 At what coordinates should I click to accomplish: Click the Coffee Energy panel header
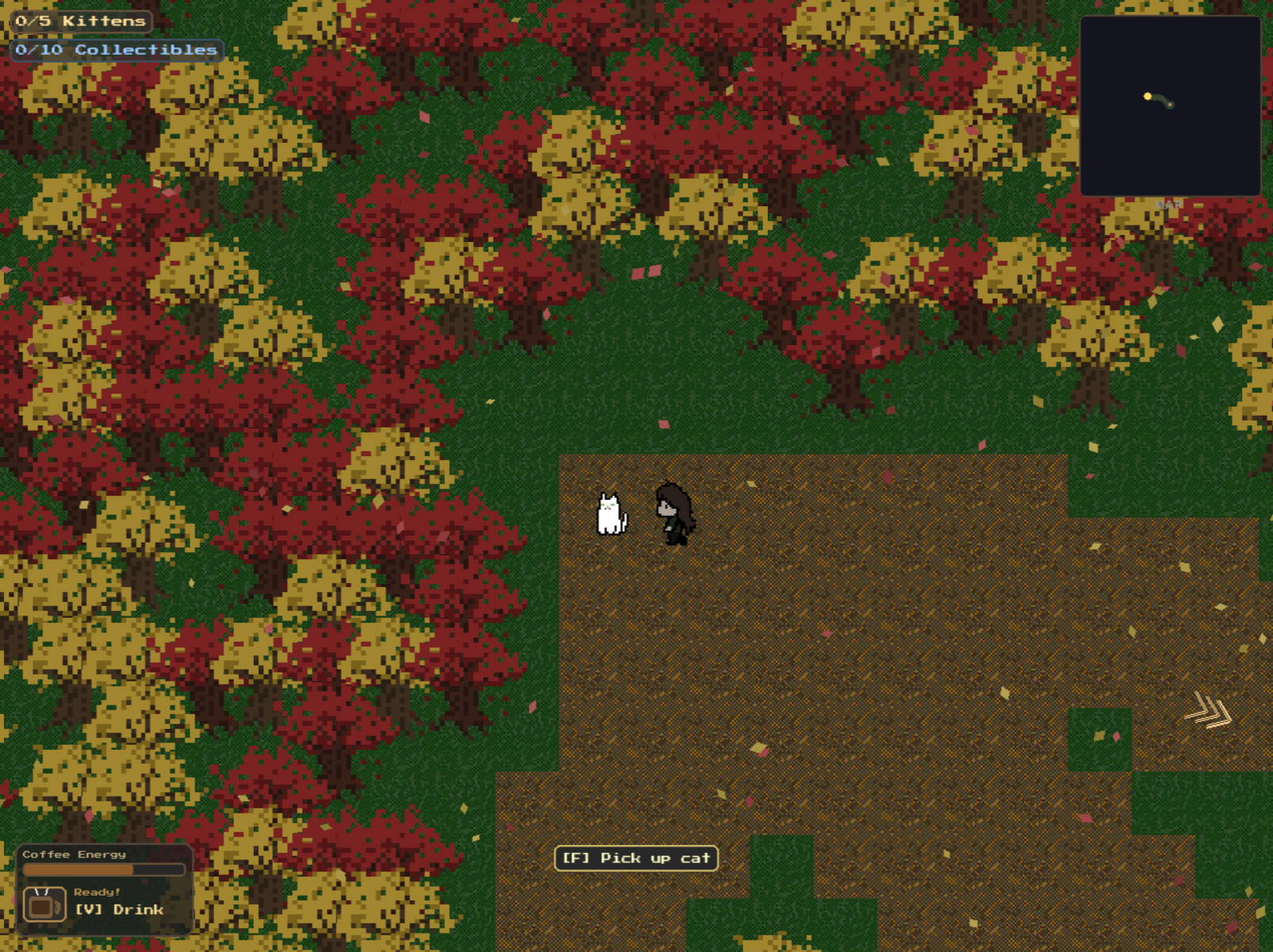click(x=74, y=854)
